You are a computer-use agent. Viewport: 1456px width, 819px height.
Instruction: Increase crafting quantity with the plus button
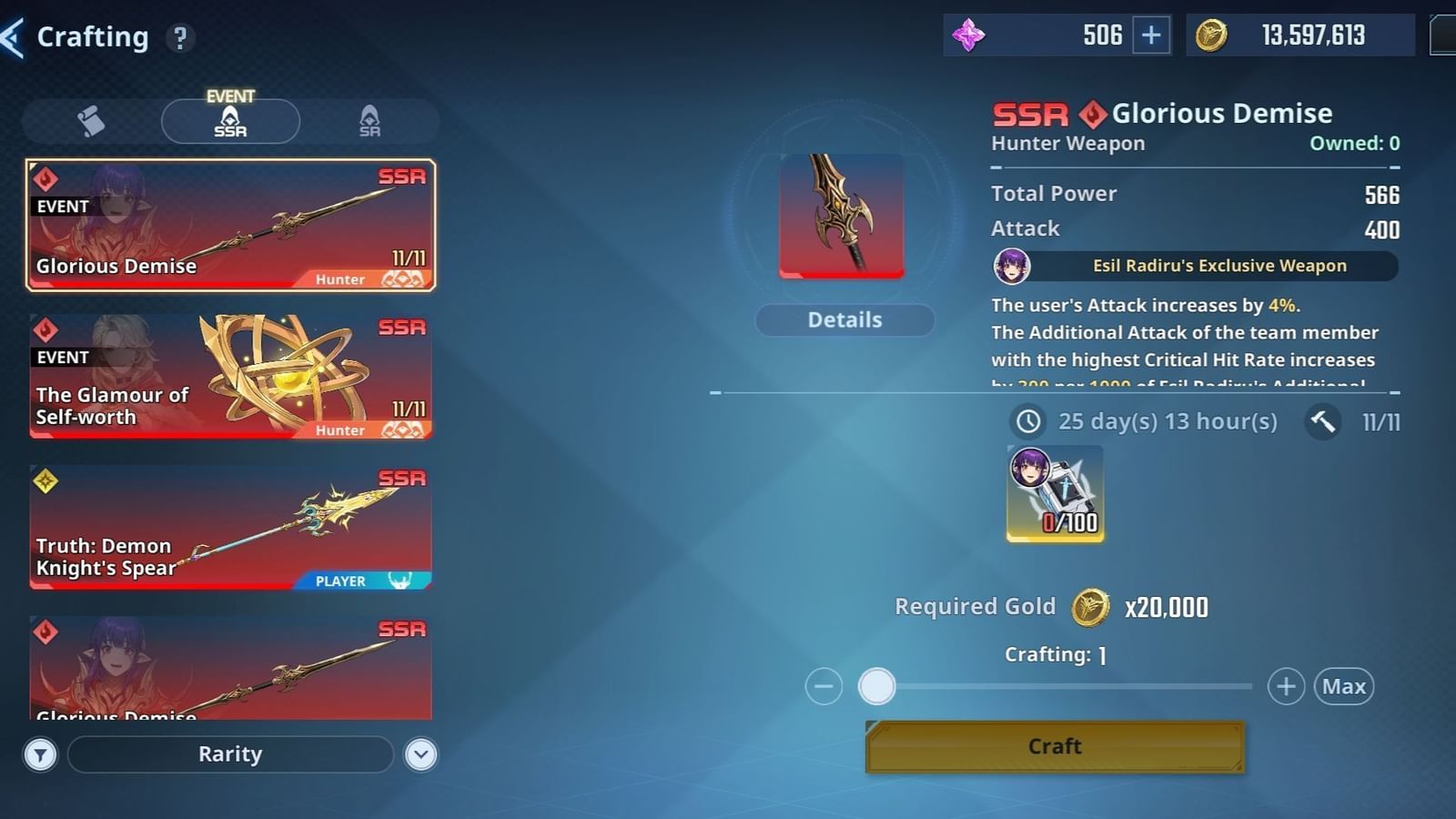click(1286, 686)
